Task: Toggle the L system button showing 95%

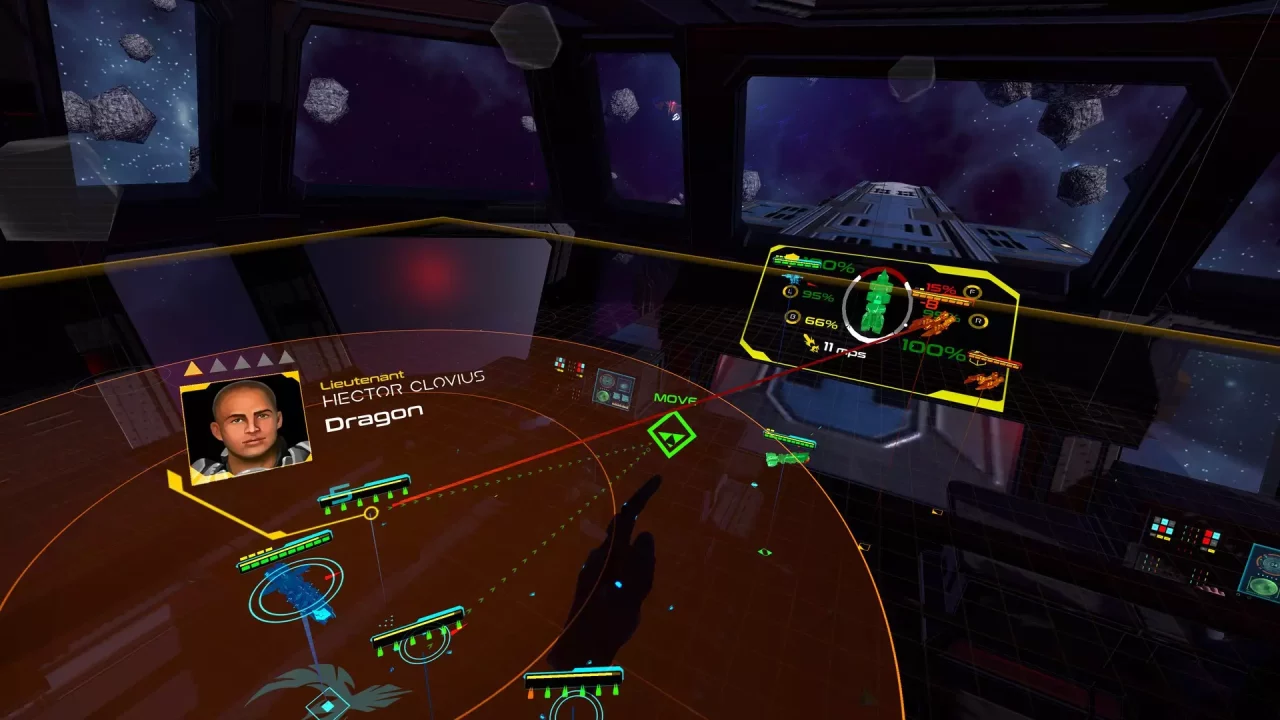Action: tap(789, 291)
